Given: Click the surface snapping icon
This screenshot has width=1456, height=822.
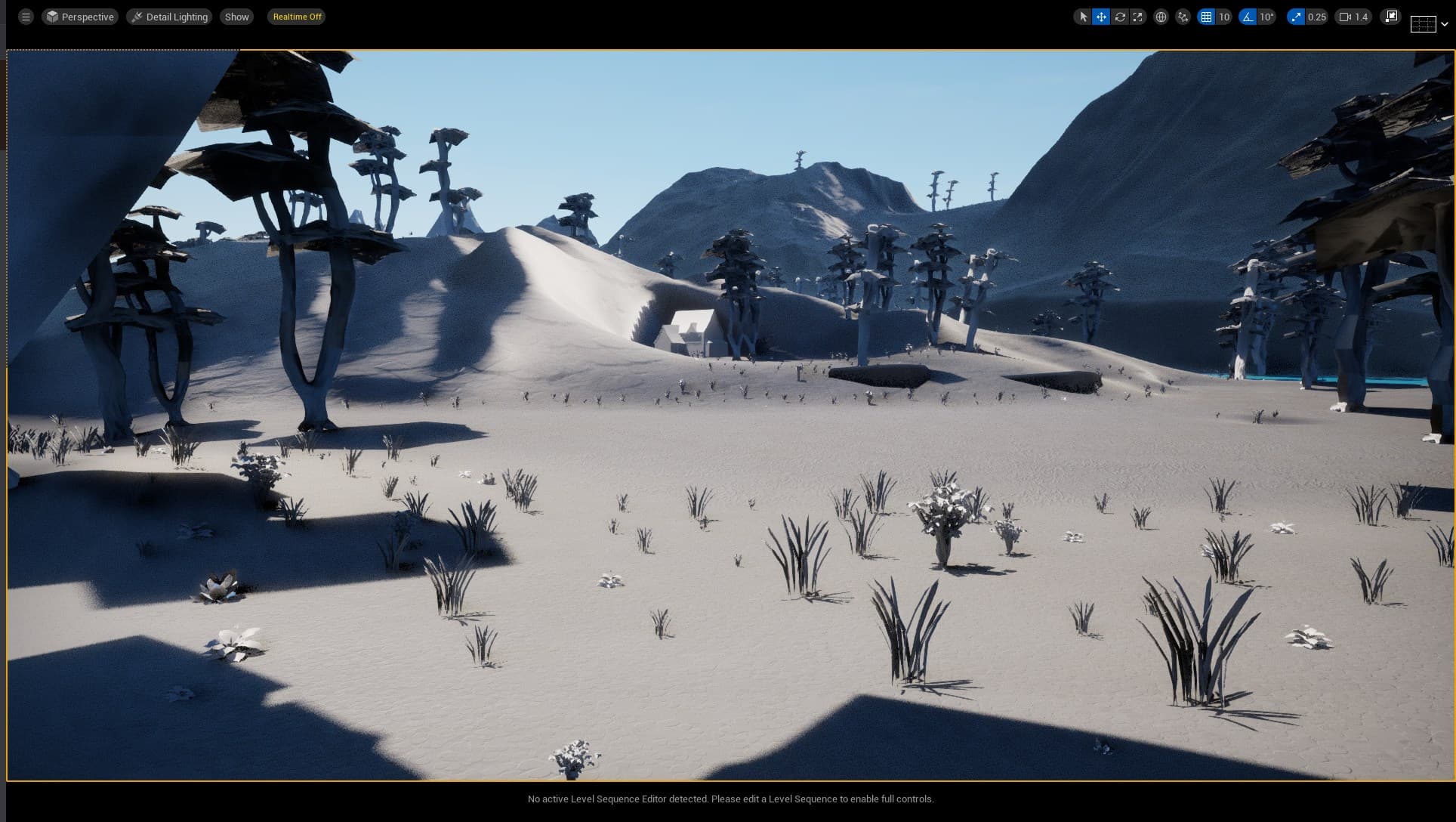Looking at the screenshot, I should [x=1181, y=16].
